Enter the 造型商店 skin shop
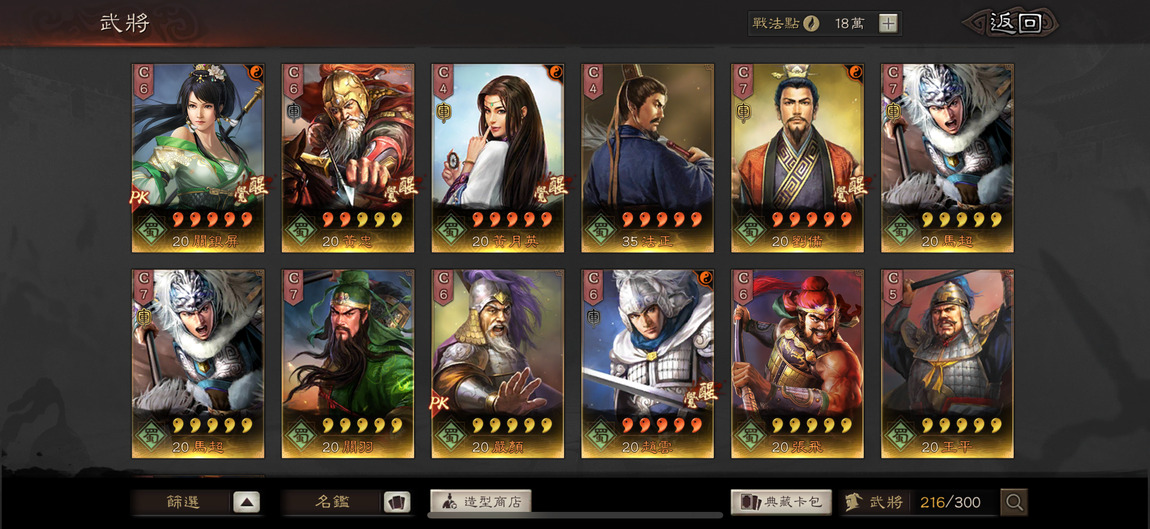1150x529 pixels. (481, 502)
